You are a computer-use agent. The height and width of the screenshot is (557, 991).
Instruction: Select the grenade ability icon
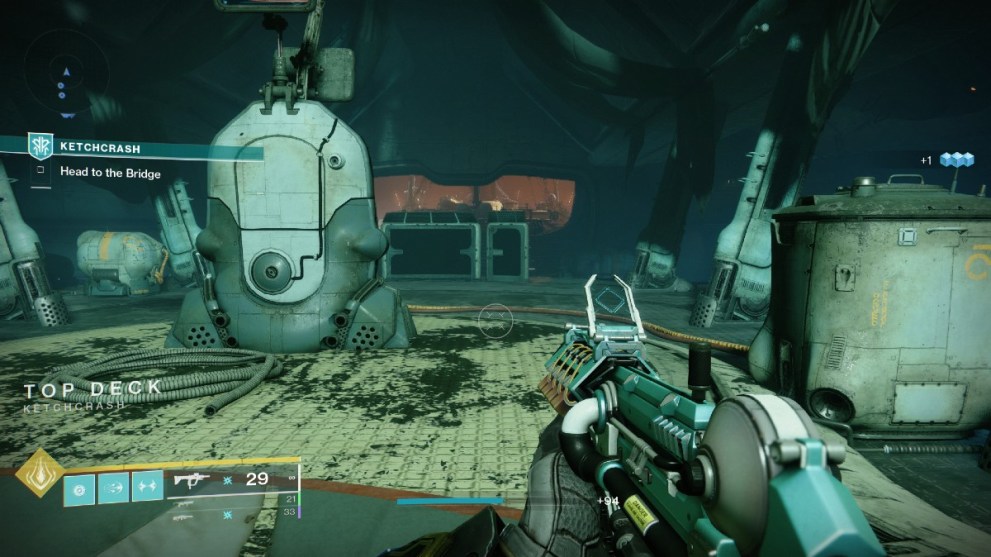(80, 487)
